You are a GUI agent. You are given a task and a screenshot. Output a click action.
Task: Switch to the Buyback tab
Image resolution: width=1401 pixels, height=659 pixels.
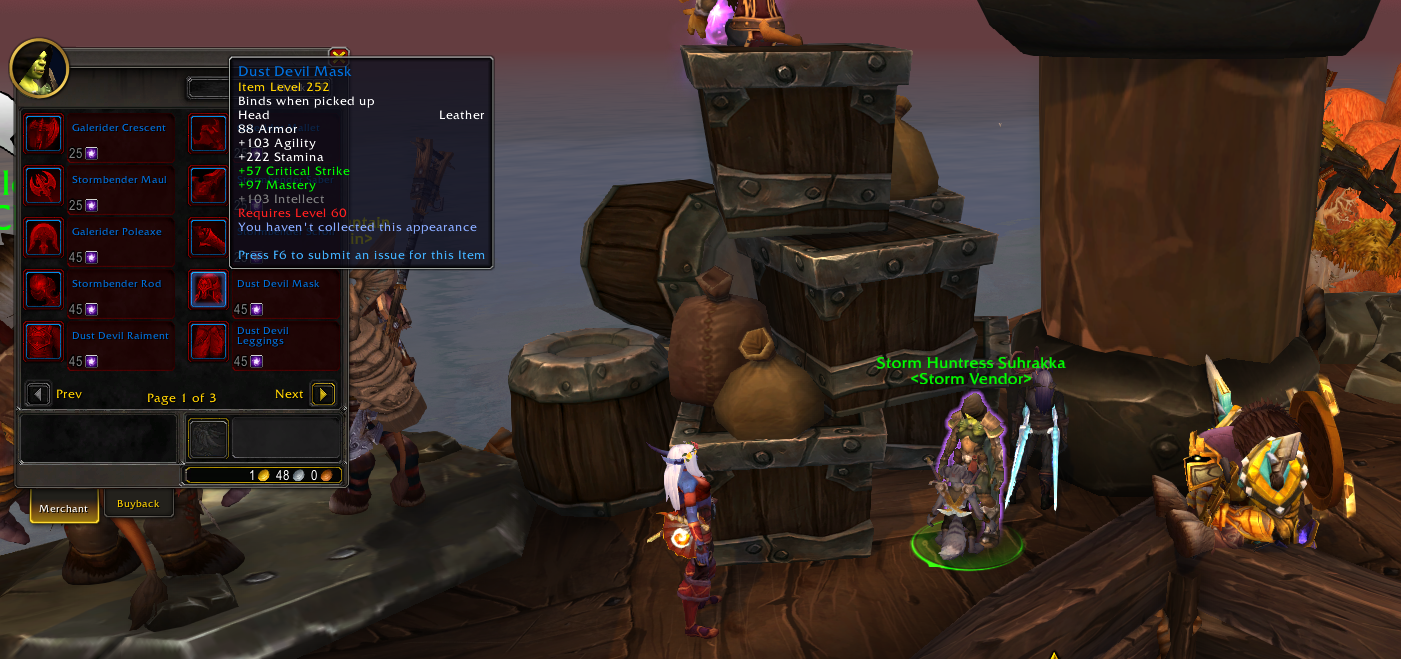point(138,504)
